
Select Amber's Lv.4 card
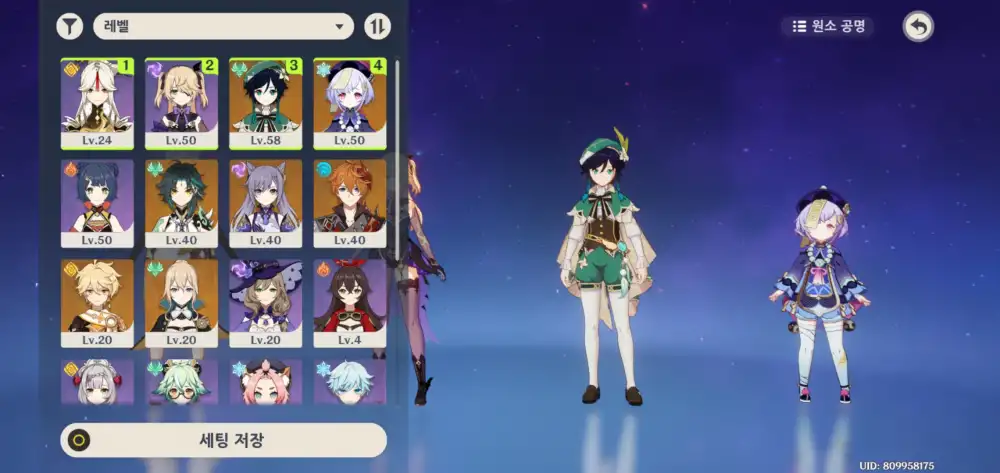pos(349,303)
